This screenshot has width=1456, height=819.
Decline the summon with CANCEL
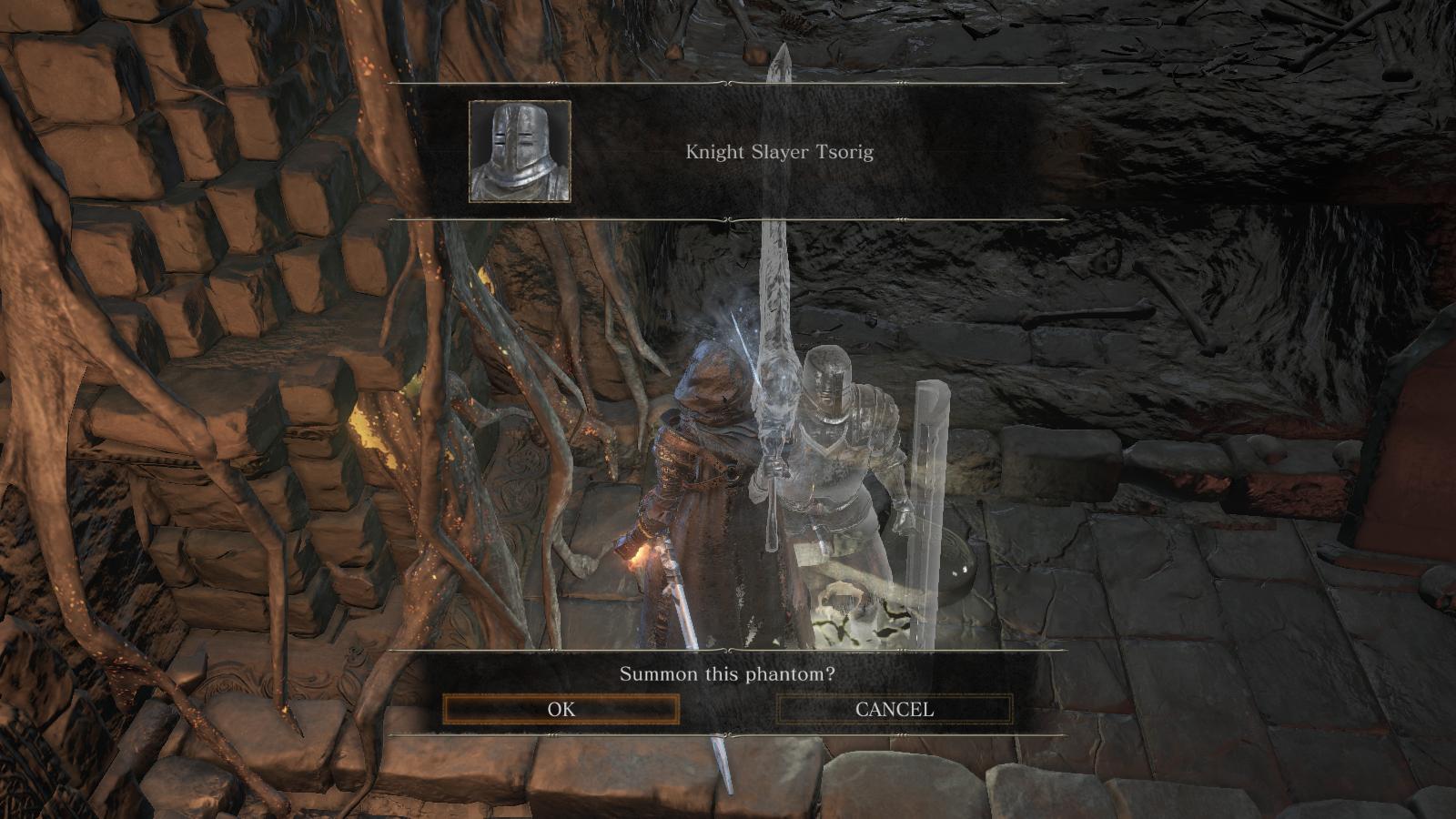(894, 710)
